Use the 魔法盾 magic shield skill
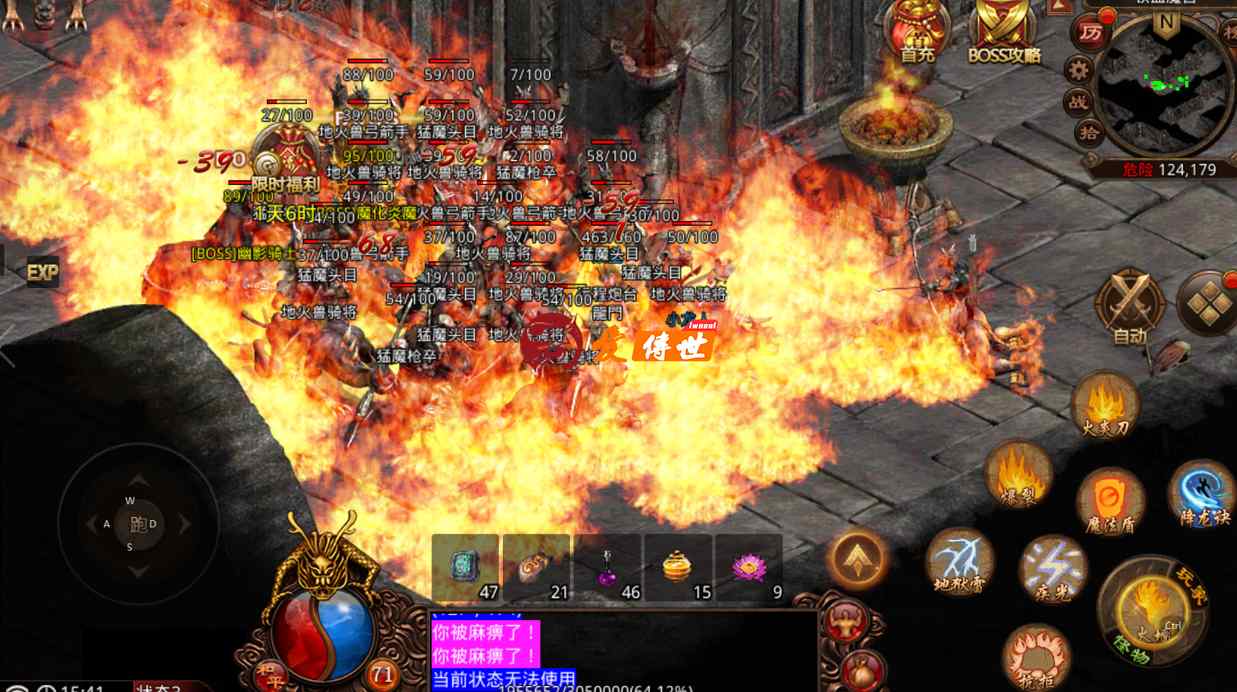The width and height of the screenshot is (1237, 692). tap(1110, 500)
